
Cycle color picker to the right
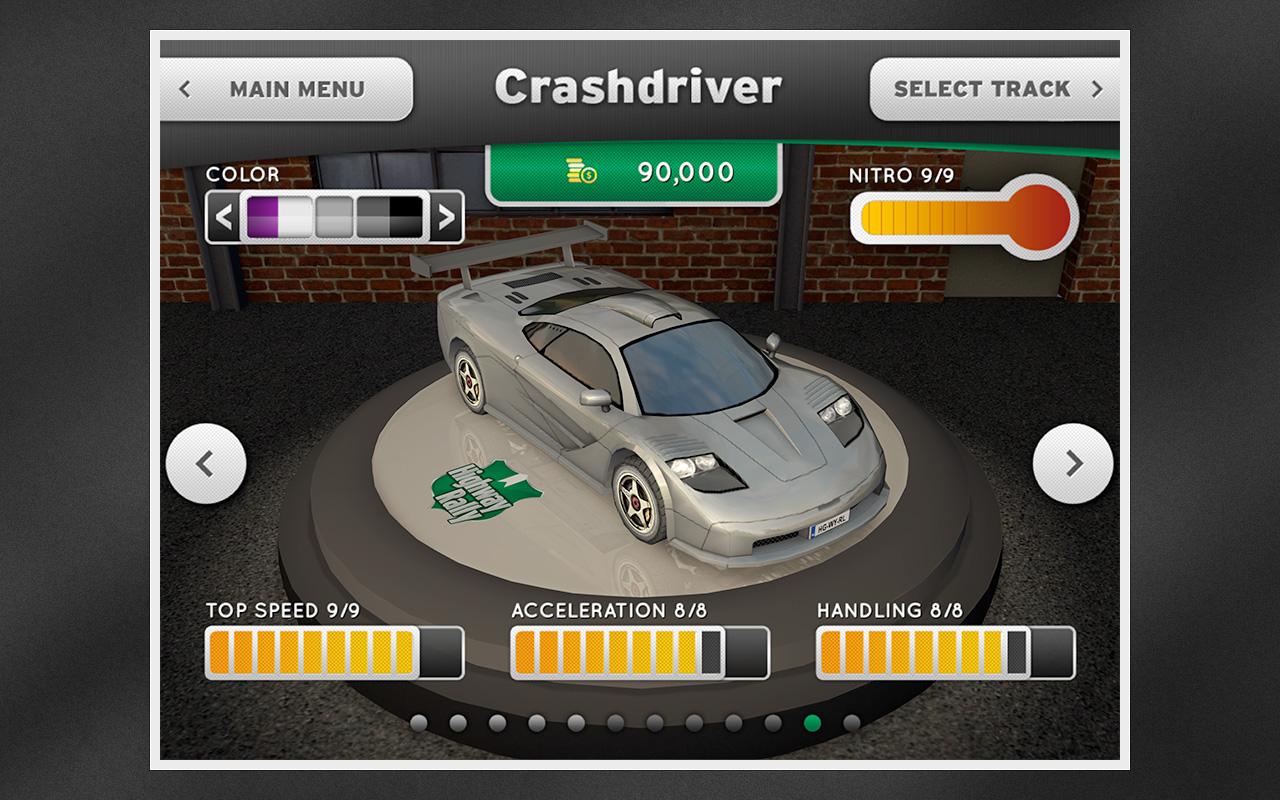pos(446,216)
